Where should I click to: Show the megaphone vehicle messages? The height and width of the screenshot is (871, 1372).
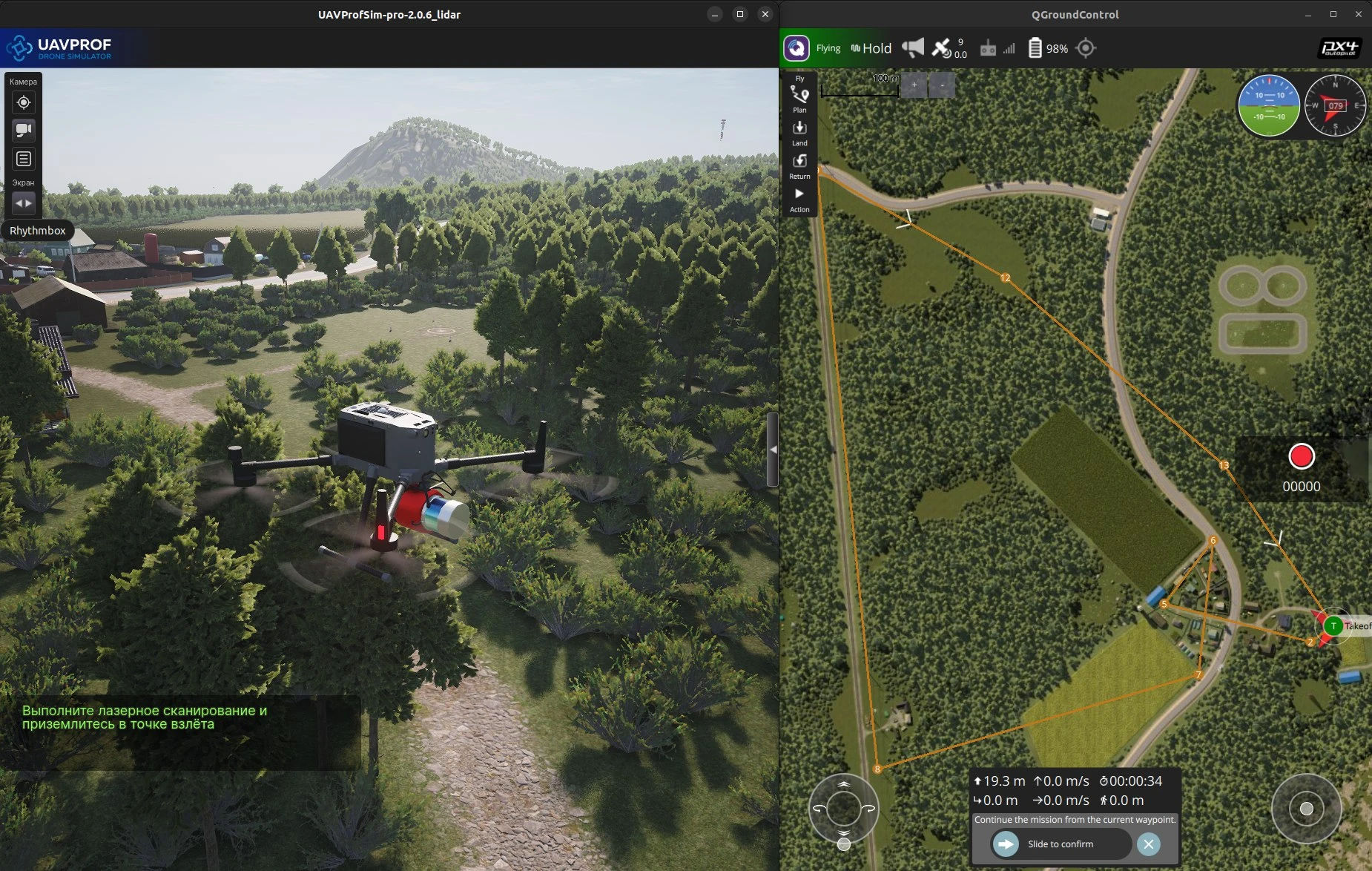913,48
